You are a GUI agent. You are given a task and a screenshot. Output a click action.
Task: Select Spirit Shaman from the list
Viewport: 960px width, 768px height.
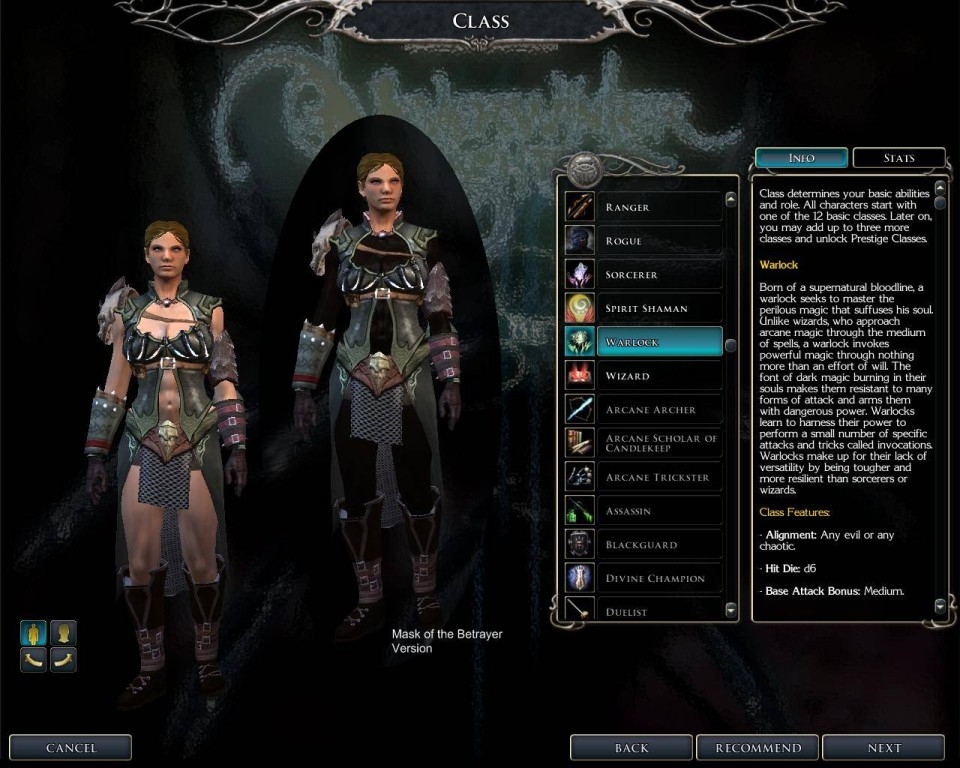point(643,308)
